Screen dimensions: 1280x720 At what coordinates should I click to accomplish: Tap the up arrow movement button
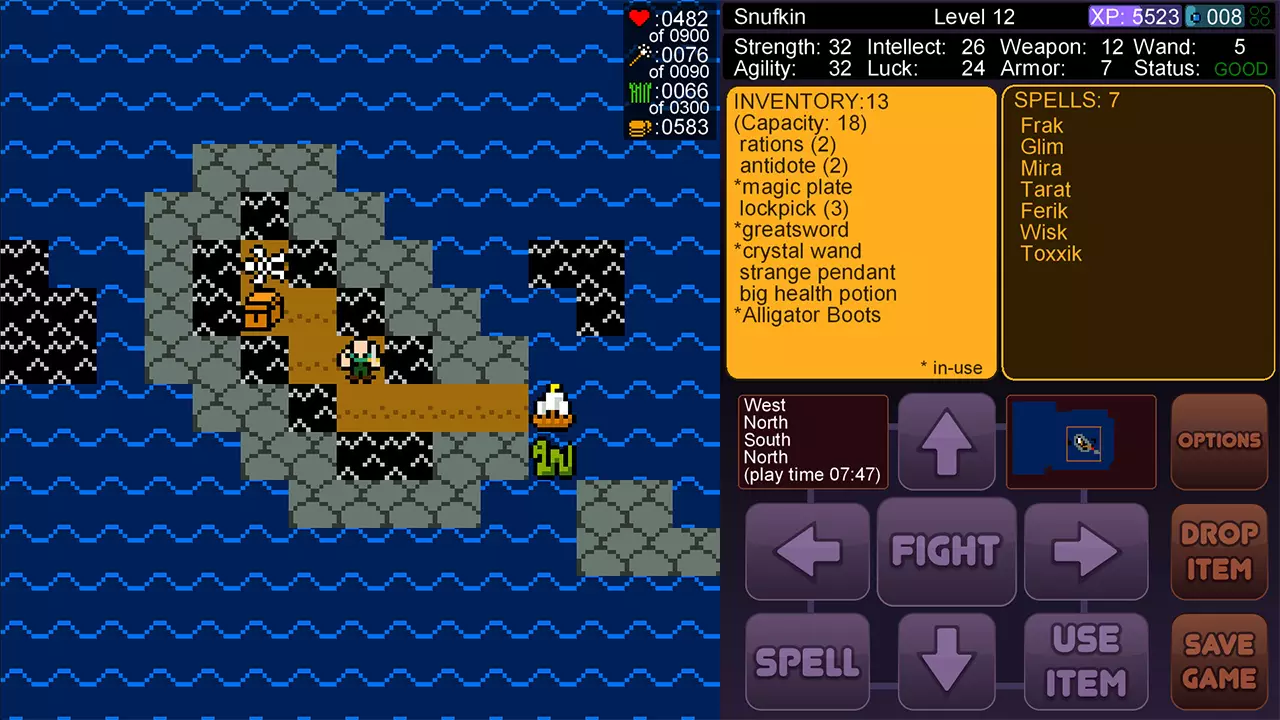pos(946,441)
